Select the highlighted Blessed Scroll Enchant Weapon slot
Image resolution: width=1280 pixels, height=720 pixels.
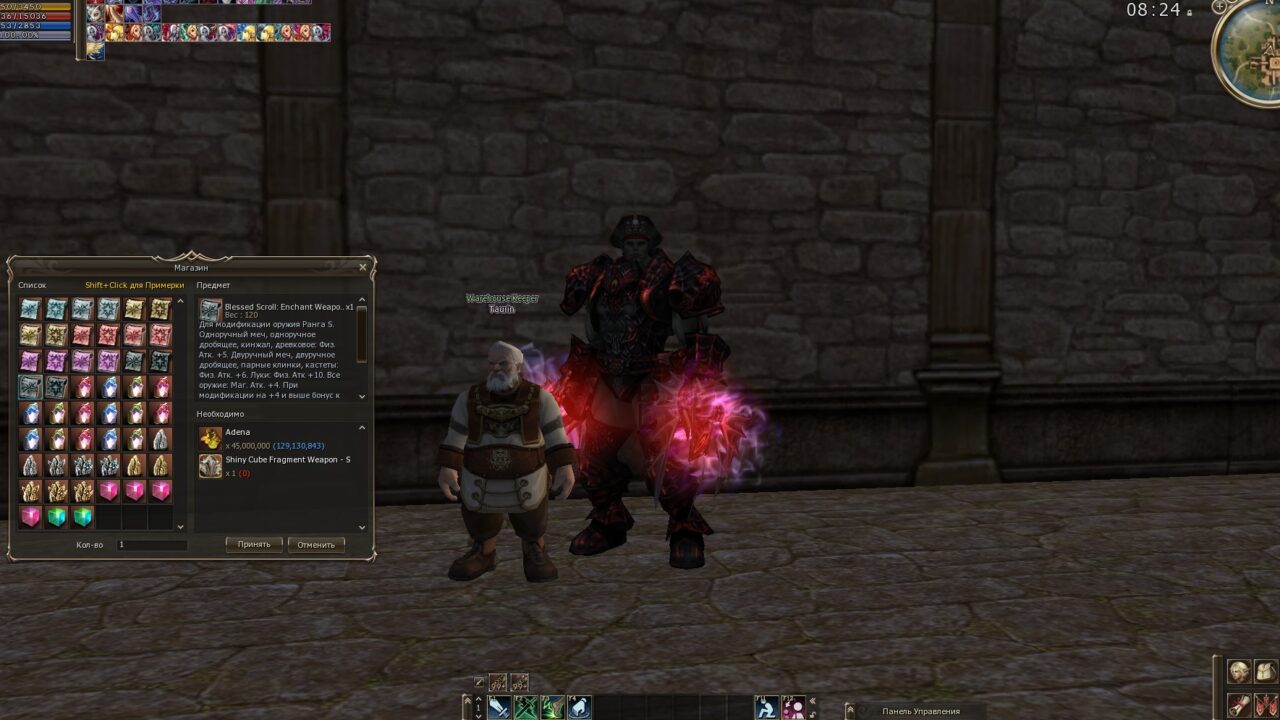30,387
